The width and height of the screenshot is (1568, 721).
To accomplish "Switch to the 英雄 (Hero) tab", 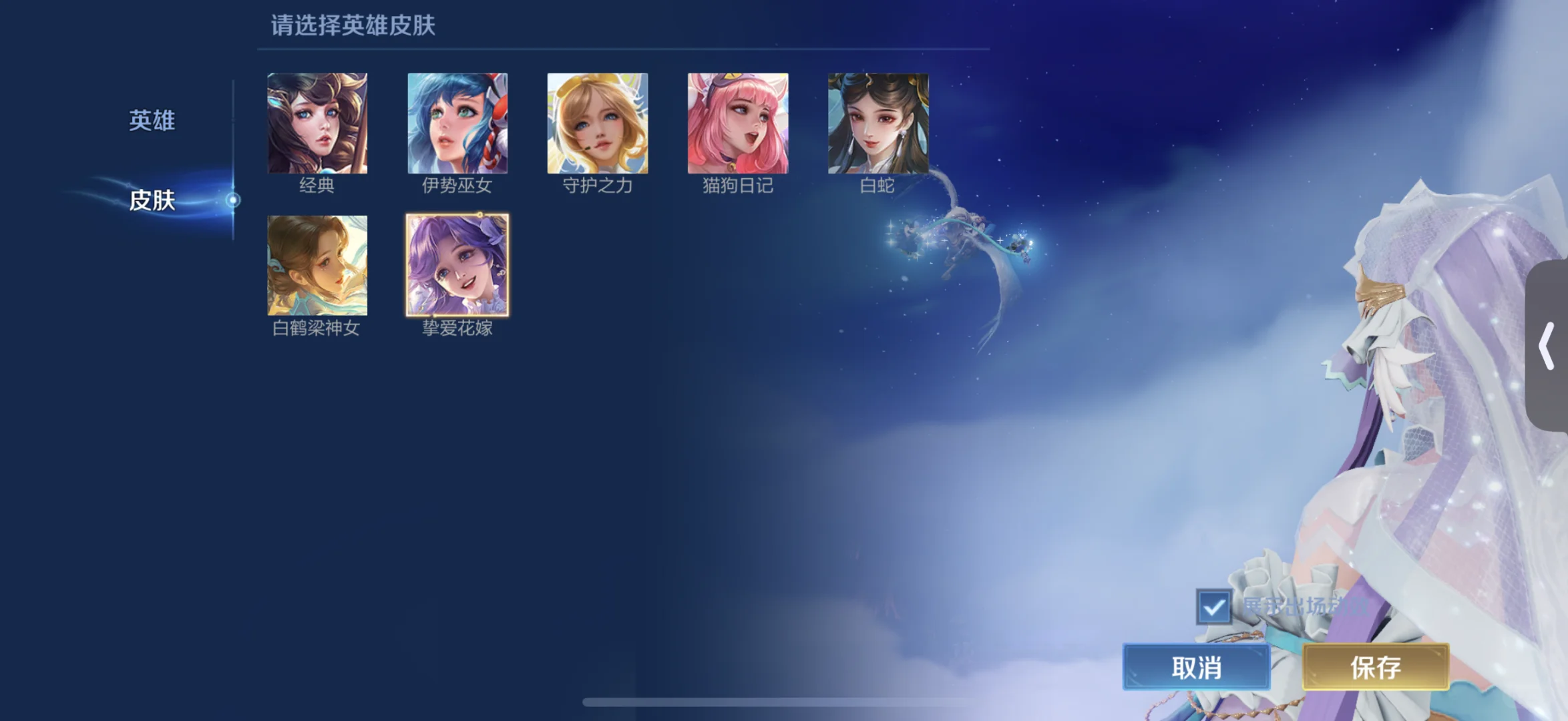I will pos(152,120).
